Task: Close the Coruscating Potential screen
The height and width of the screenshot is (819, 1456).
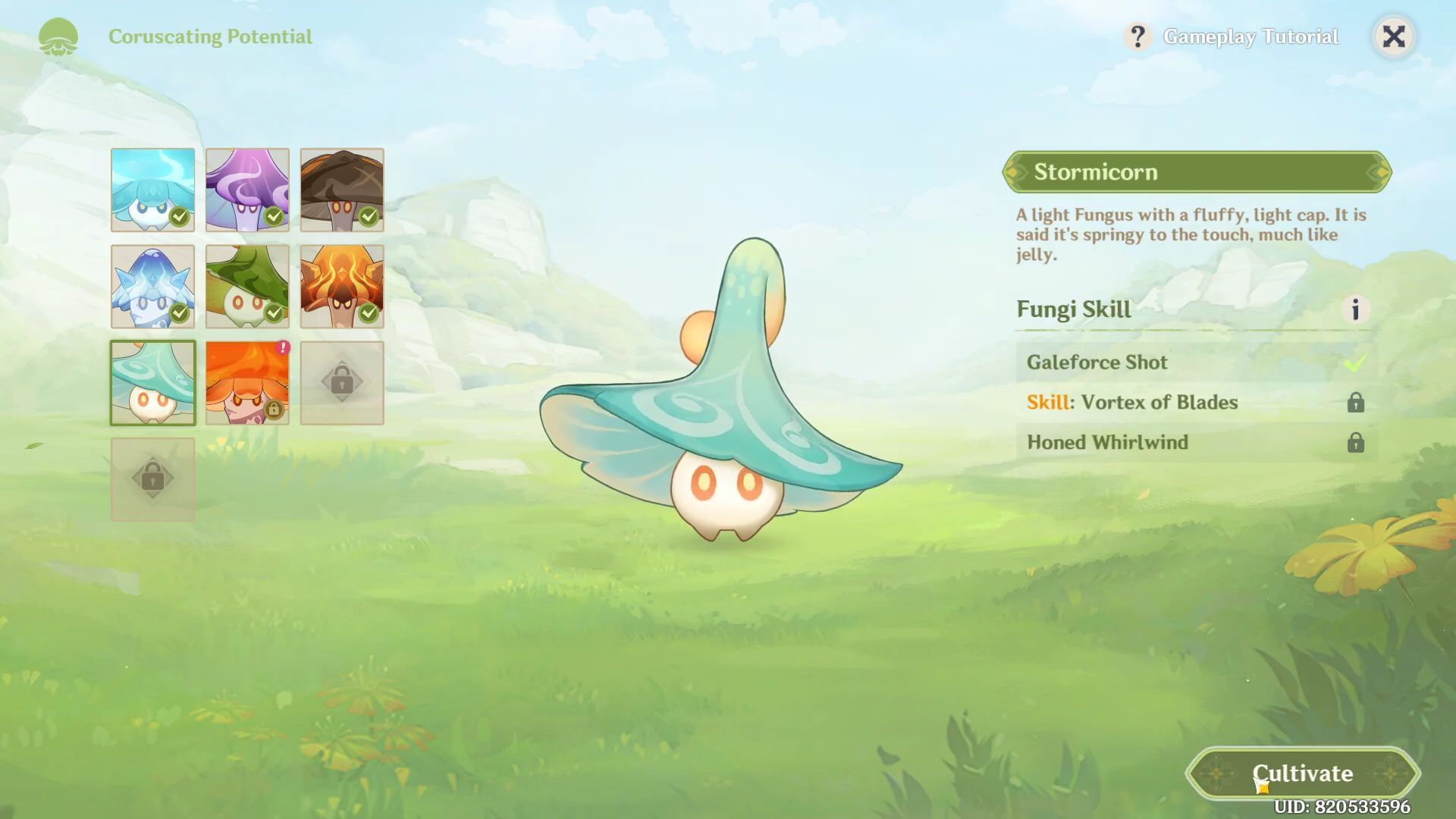Action: 1394,36
